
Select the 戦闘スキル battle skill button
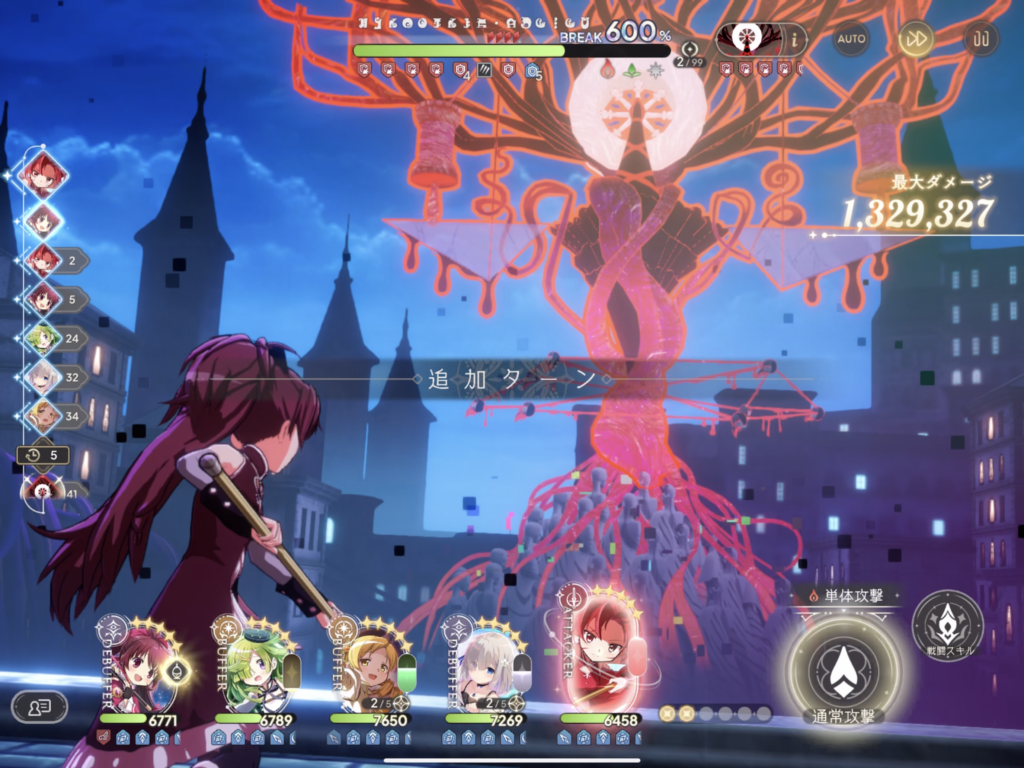947,625
